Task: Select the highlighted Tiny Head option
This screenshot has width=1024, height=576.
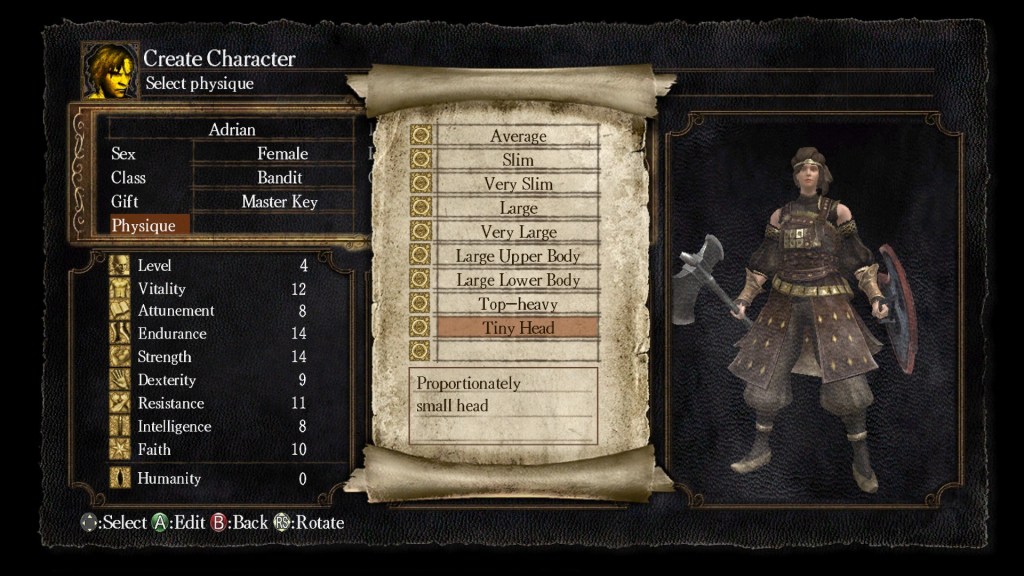Action: (x=518, y=328)
